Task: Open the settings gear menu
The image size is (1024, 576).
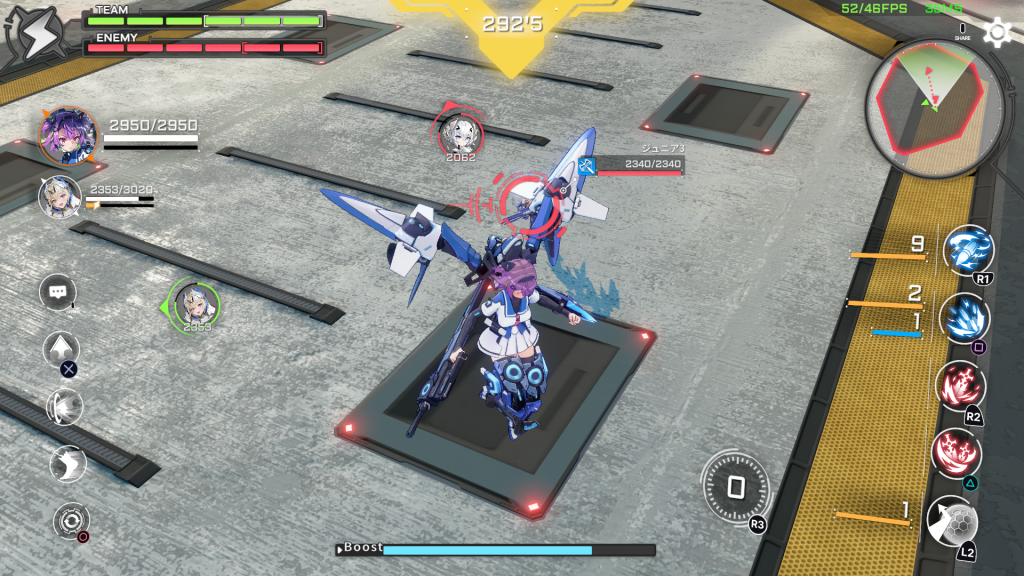Action: tap(997, 32)
